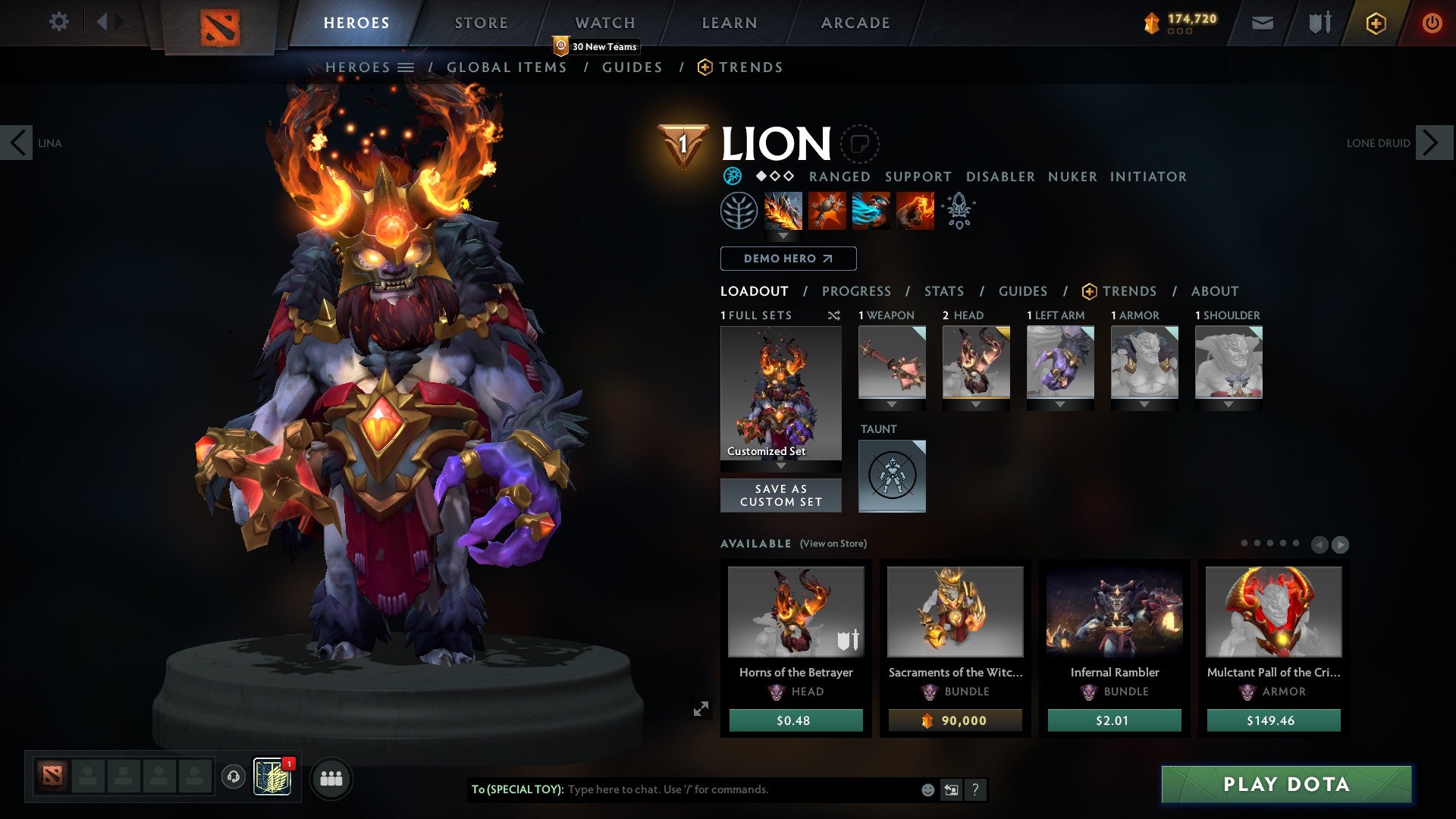This screenshot has width=1456, height=819.
Task: Expand the first ability's details arrow
Action: 783,235
